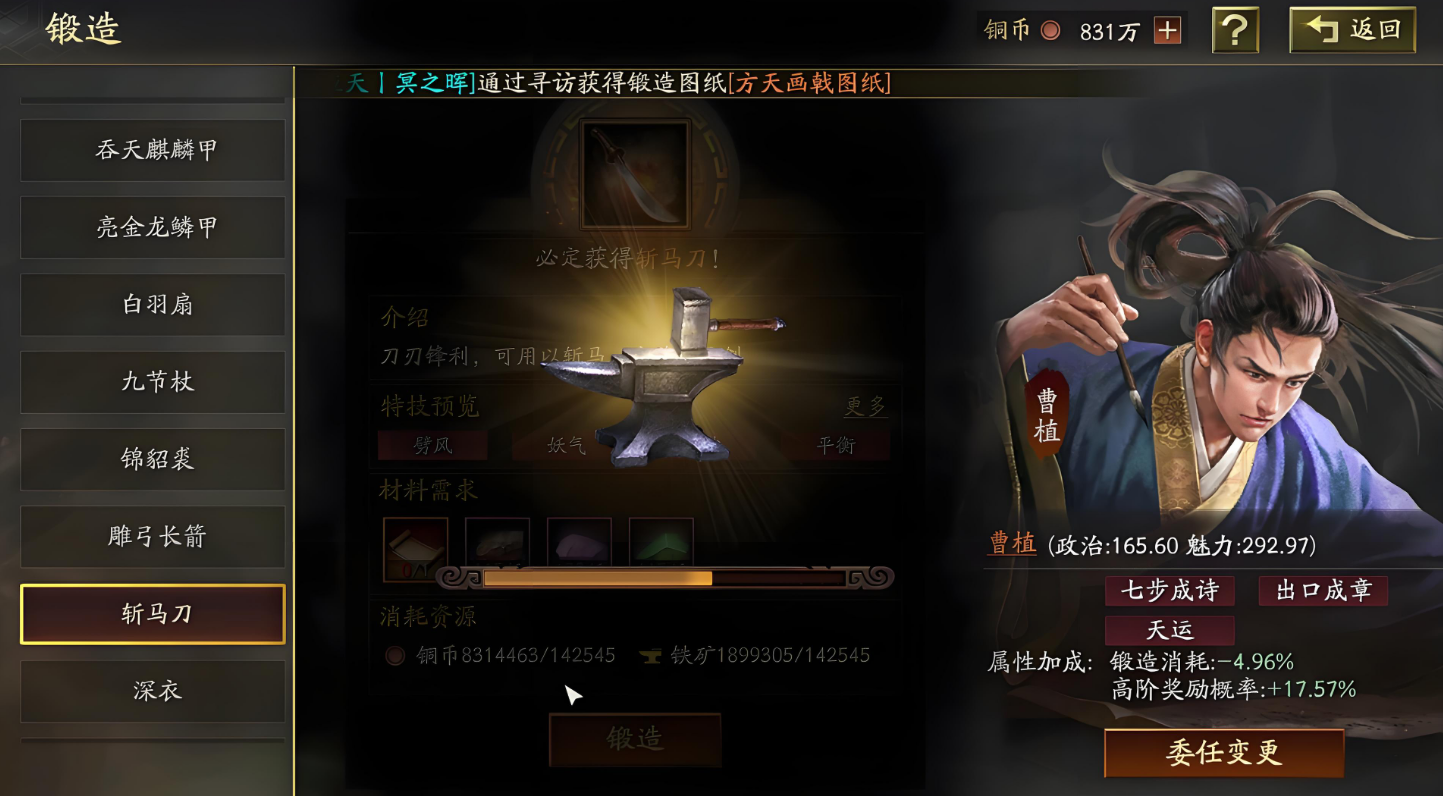1443x796 pixels.
Task: Go back with the 返回 button
Action: [1353, 30]
